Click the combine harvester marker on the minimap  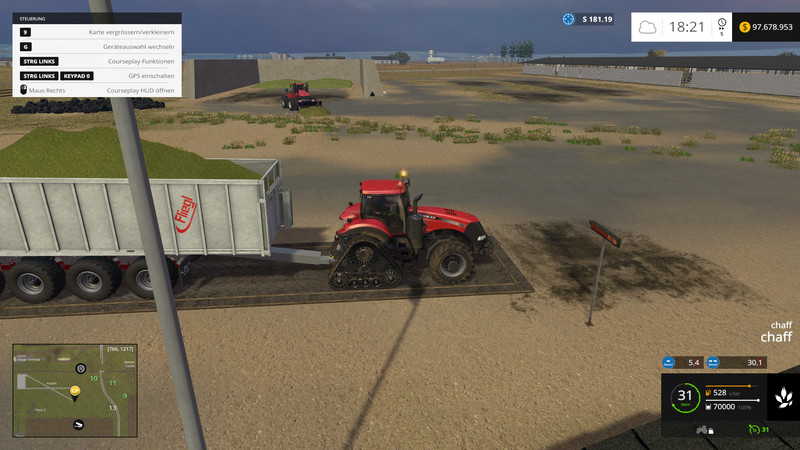coord(80,425)
